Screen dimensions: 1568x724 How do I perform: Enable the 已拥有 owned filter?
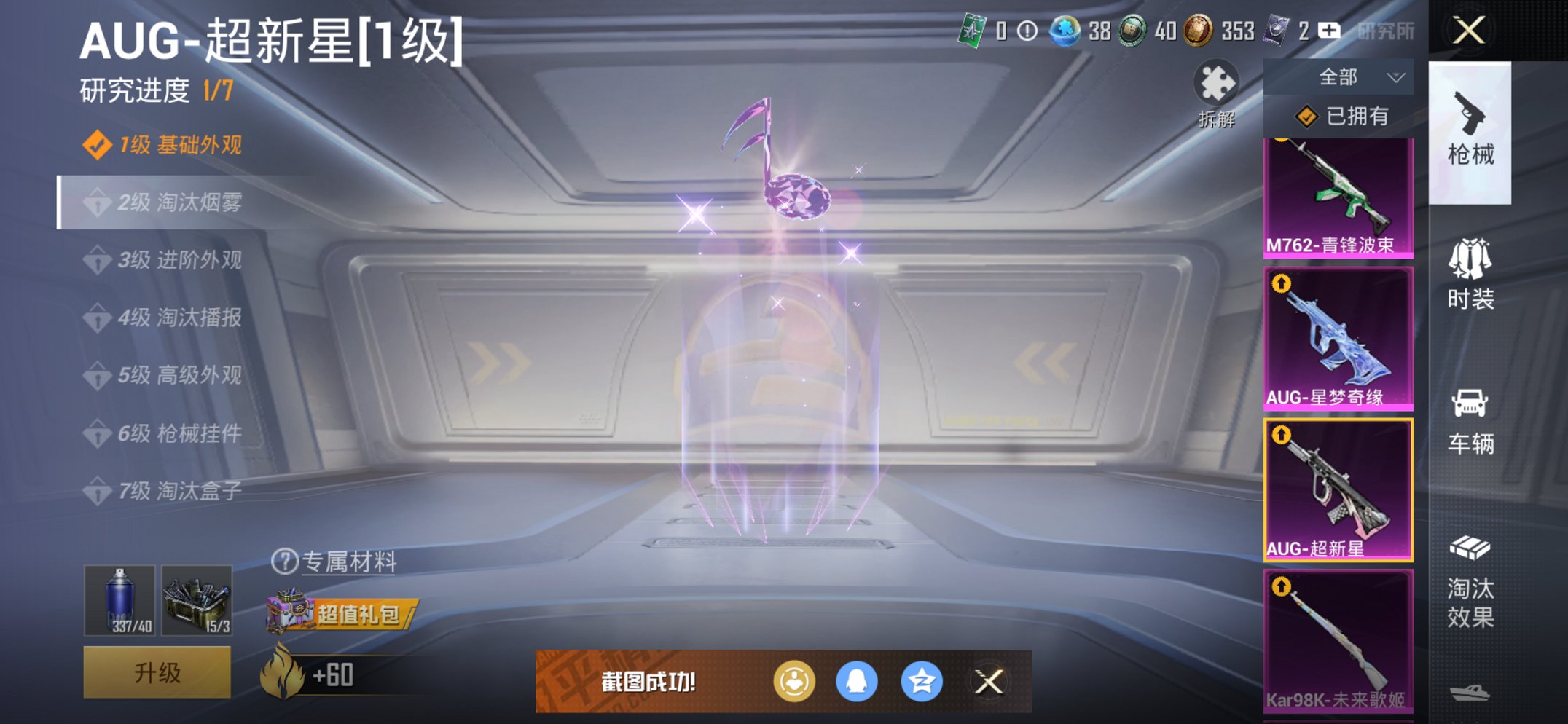point(1346,115)
